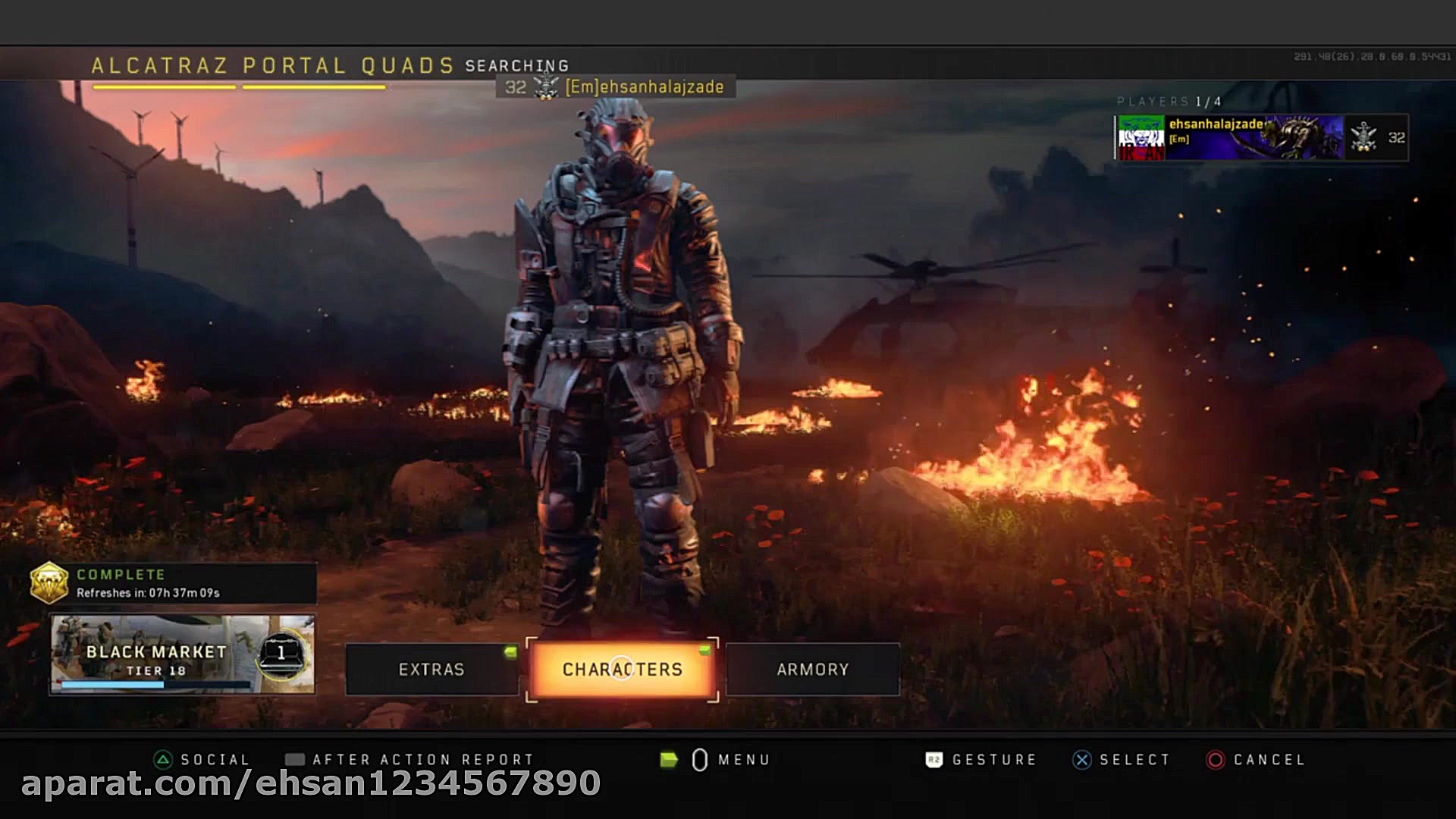The height and width of the screenshot is (819, 1456).
Task: Select player card ehsanhalajzade in lobby list
Action: [1261, 137]
